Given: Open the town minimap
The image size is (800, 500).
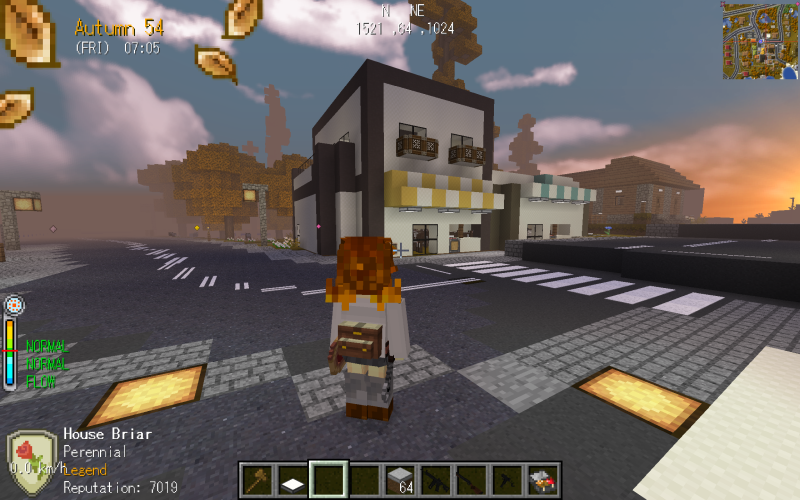Looking at the screenshot, I should (x=760, y=40).
